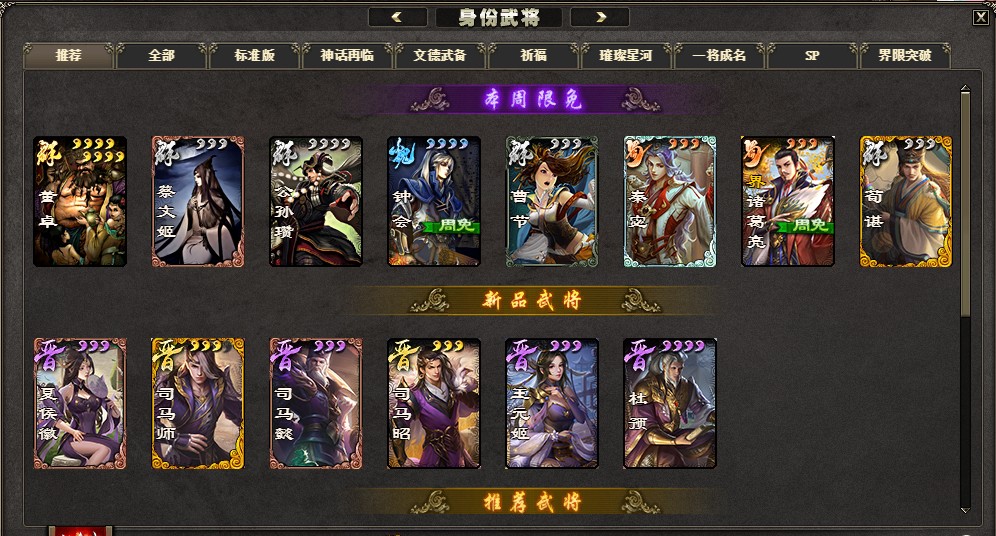This screenshot has height=536, width=996.
Task: Switch to the SP tab
Action: (812, 56)
